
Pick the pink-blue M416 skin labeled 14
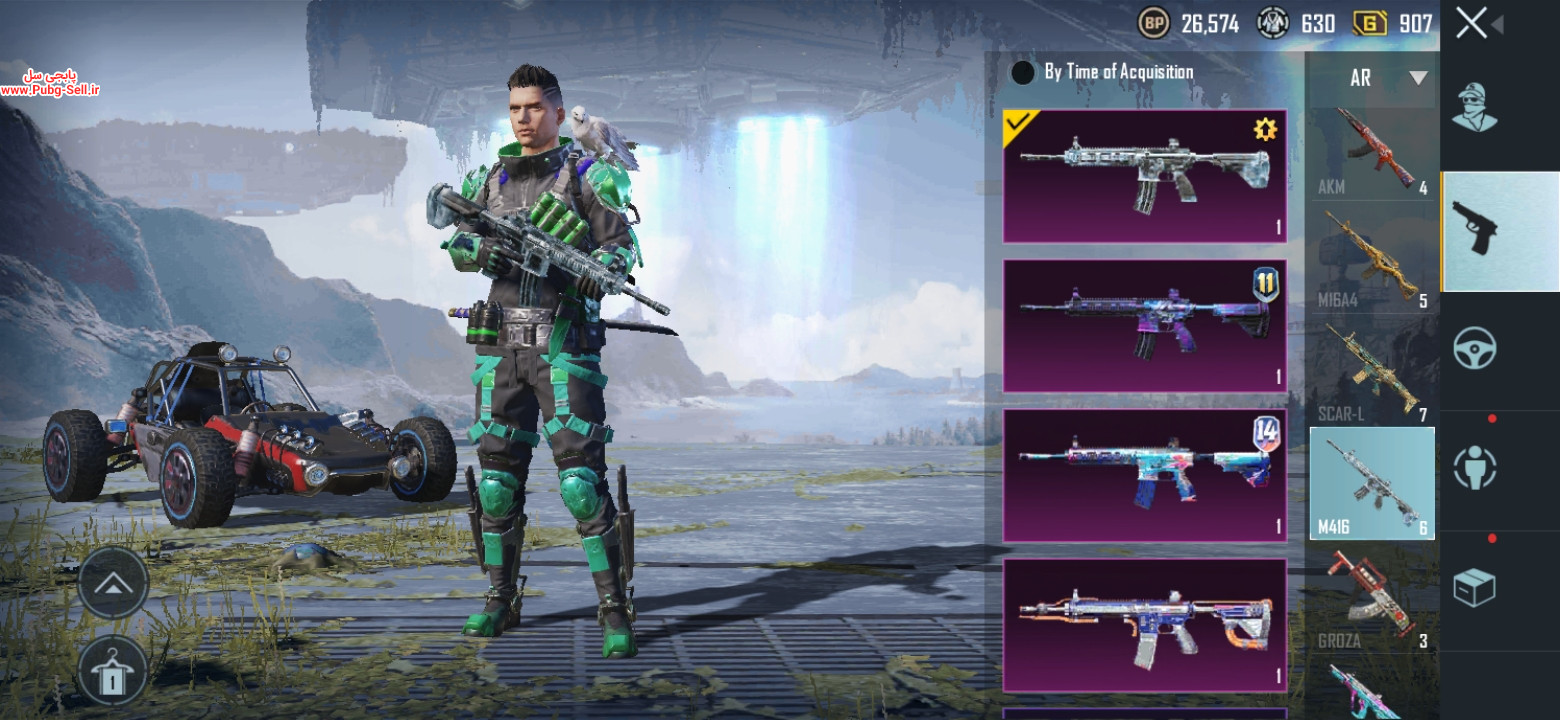[1145, 475]
